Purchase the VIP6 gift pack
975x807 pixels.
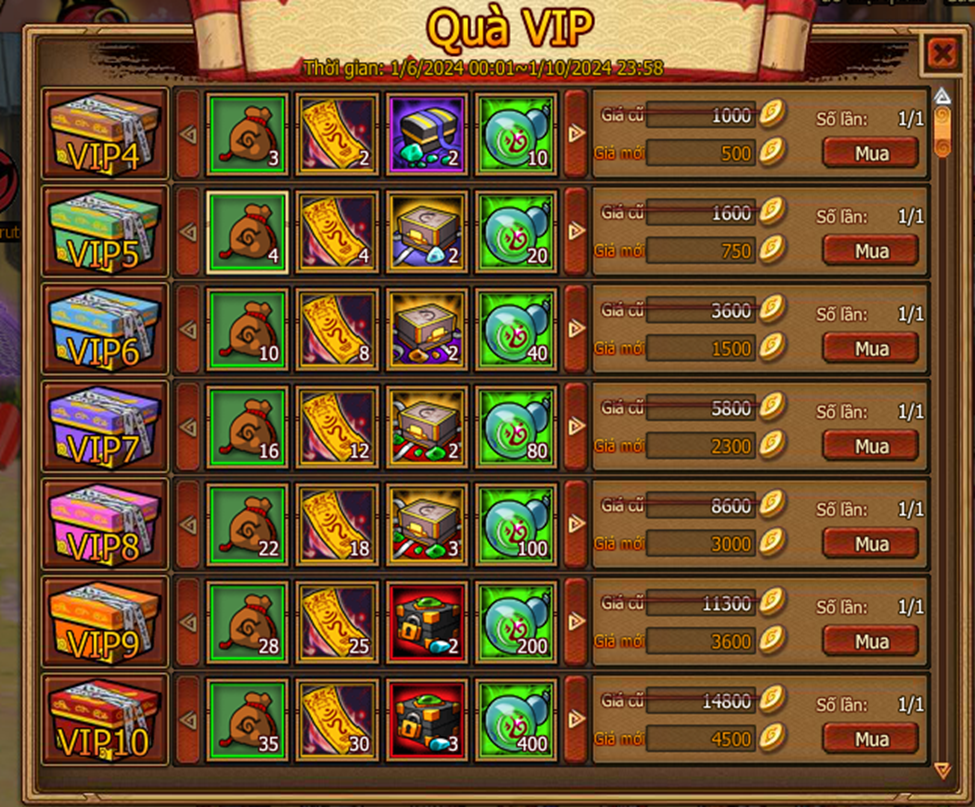point(870,348)
